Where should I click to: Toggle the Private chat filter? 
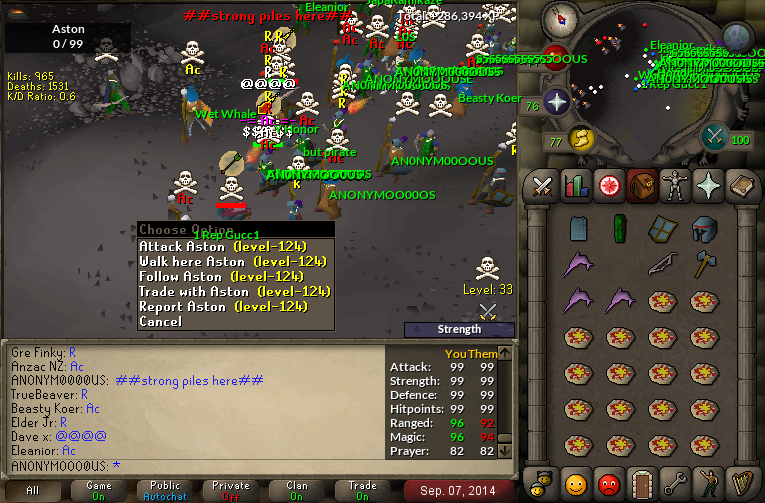[231, 490]
